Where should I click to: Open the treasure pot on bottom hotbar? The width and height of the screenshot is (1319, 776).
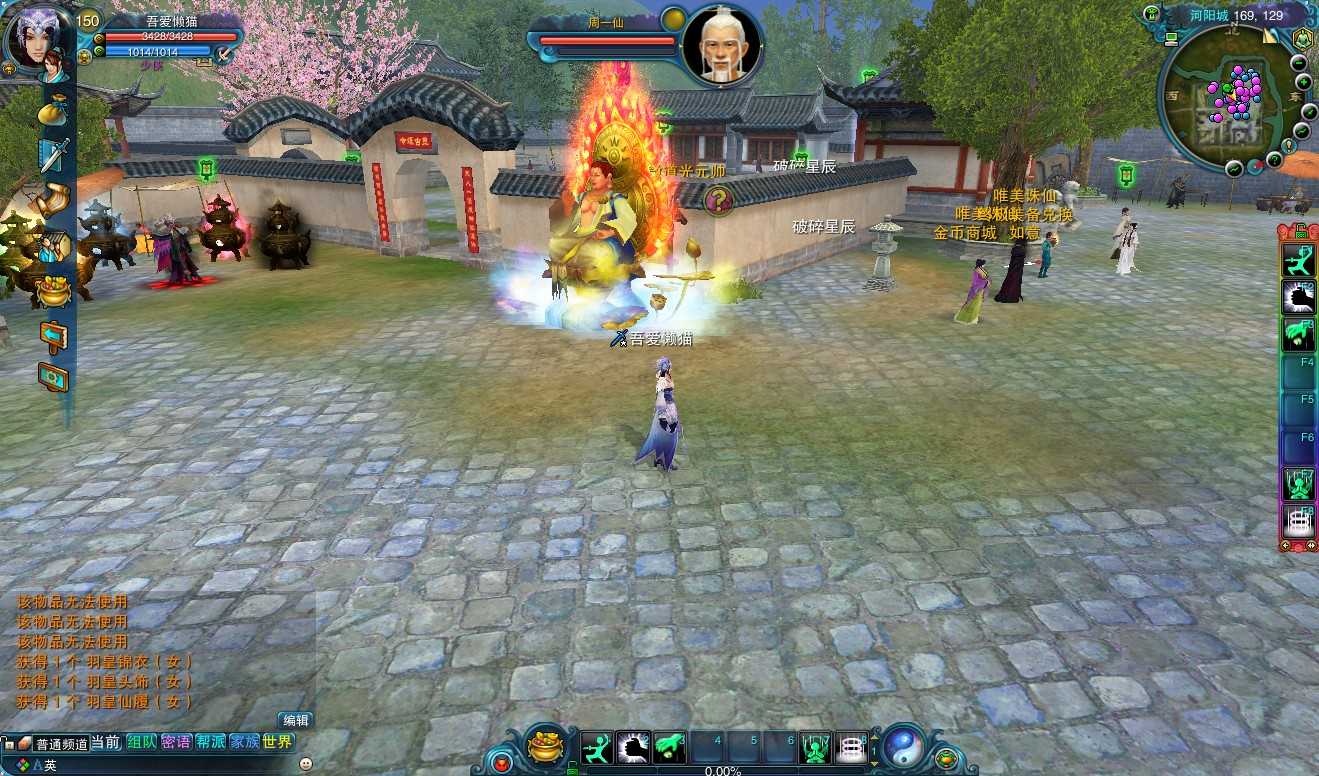pos(545,748)
